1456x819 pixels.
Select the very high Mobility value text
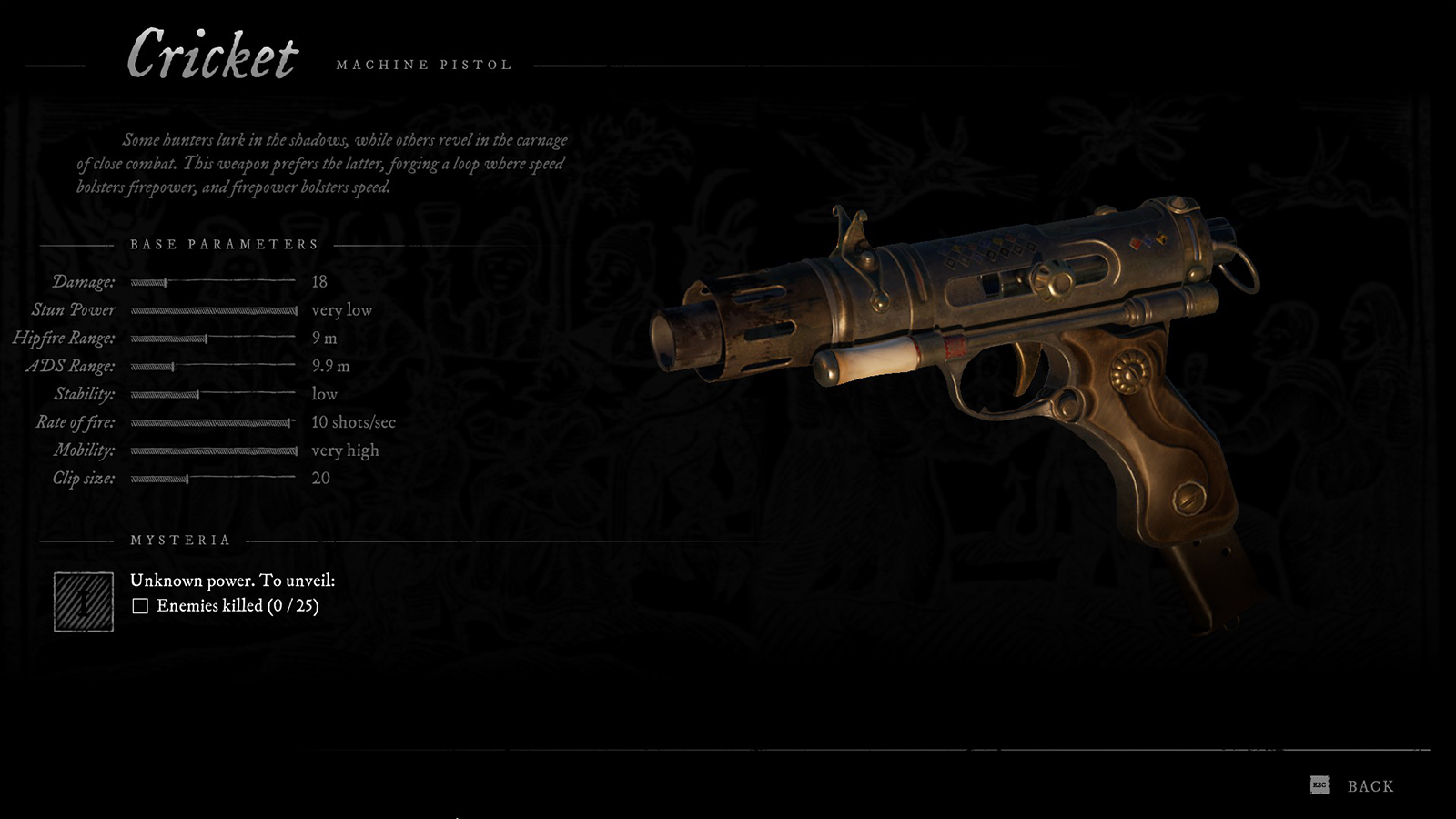(x=345, y=450)
